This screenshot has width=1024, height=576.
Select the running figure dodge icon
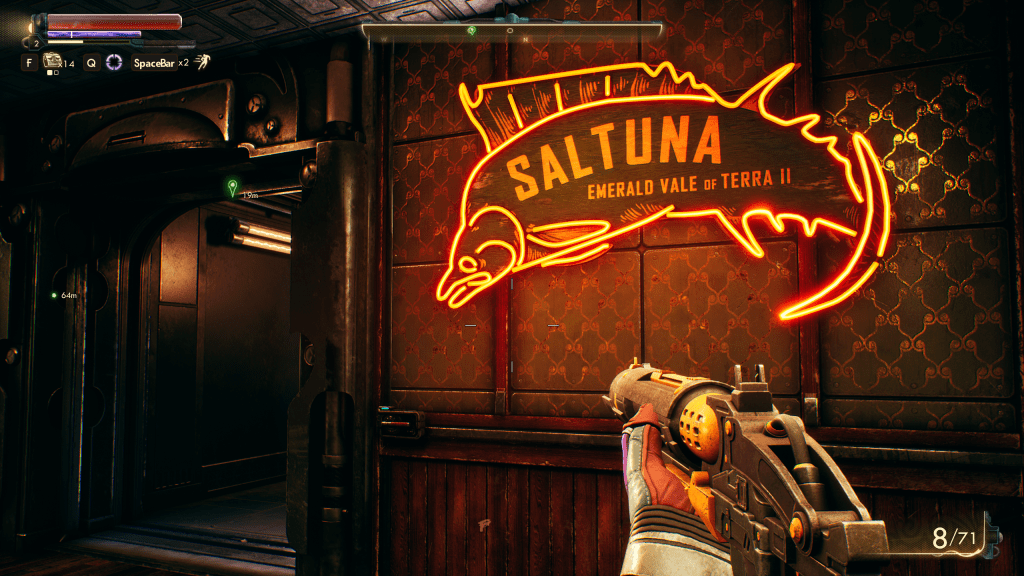tap(202, 62)
